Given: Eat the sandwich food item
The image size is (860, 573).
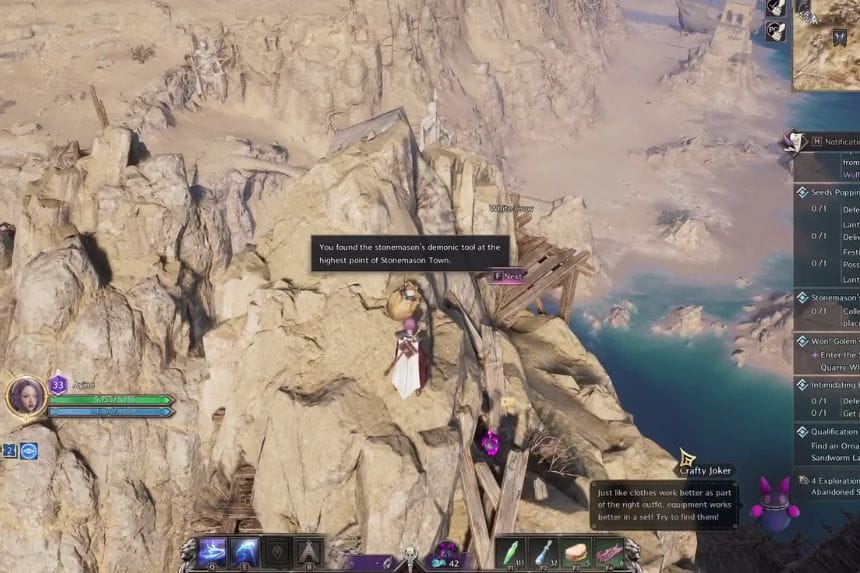Looking at the screenshot, I should point(576,552).
